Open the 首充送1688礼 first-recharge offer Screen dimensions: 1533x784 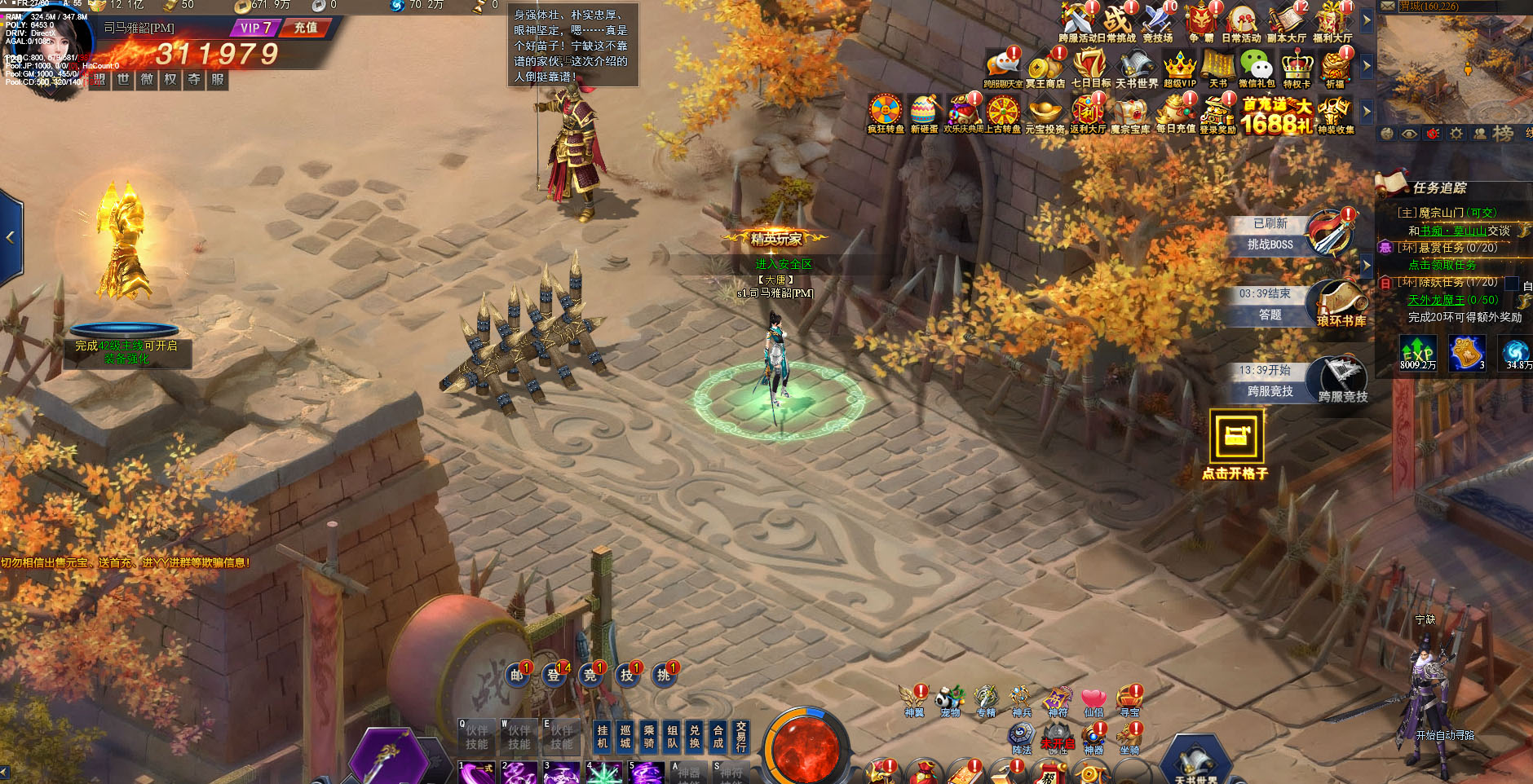coord(1277,116)
